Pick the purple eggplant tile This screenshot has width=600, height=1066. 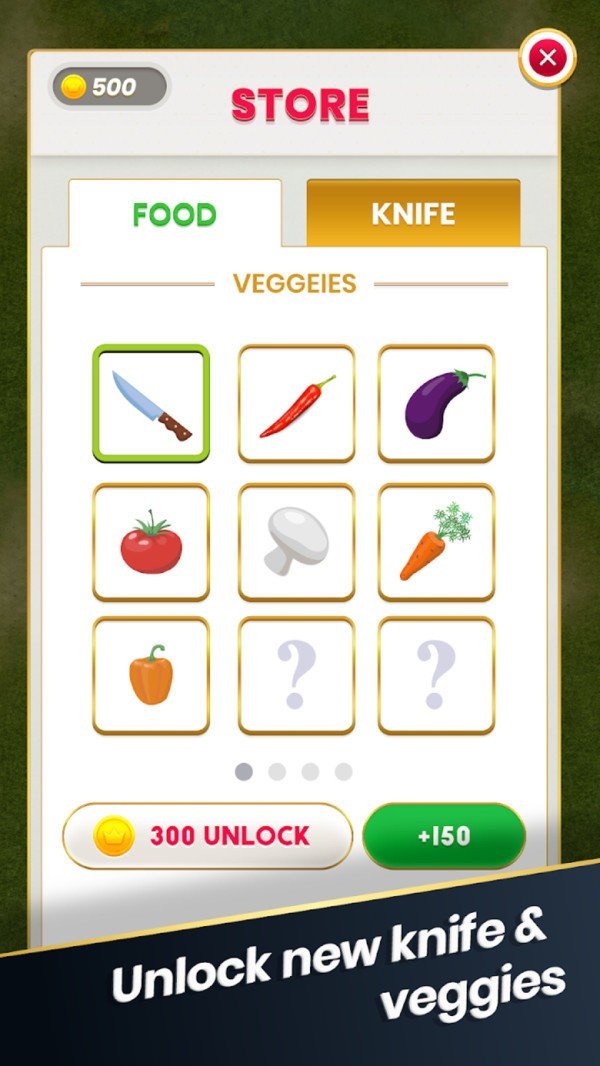(436, 404)
